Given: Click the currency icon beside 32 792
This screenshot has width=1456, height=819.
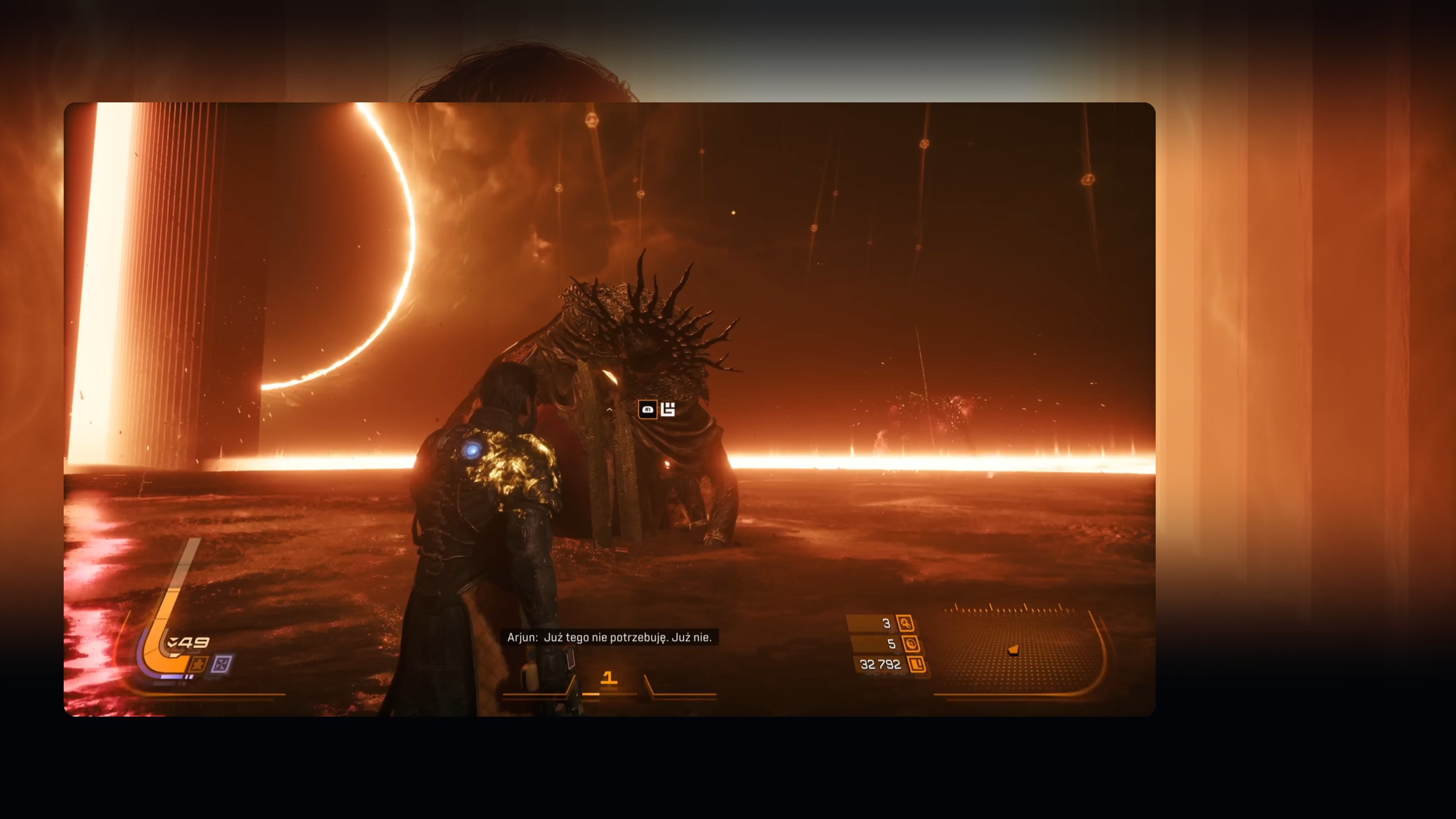Looking at the screenshot, I should (916, 664).
